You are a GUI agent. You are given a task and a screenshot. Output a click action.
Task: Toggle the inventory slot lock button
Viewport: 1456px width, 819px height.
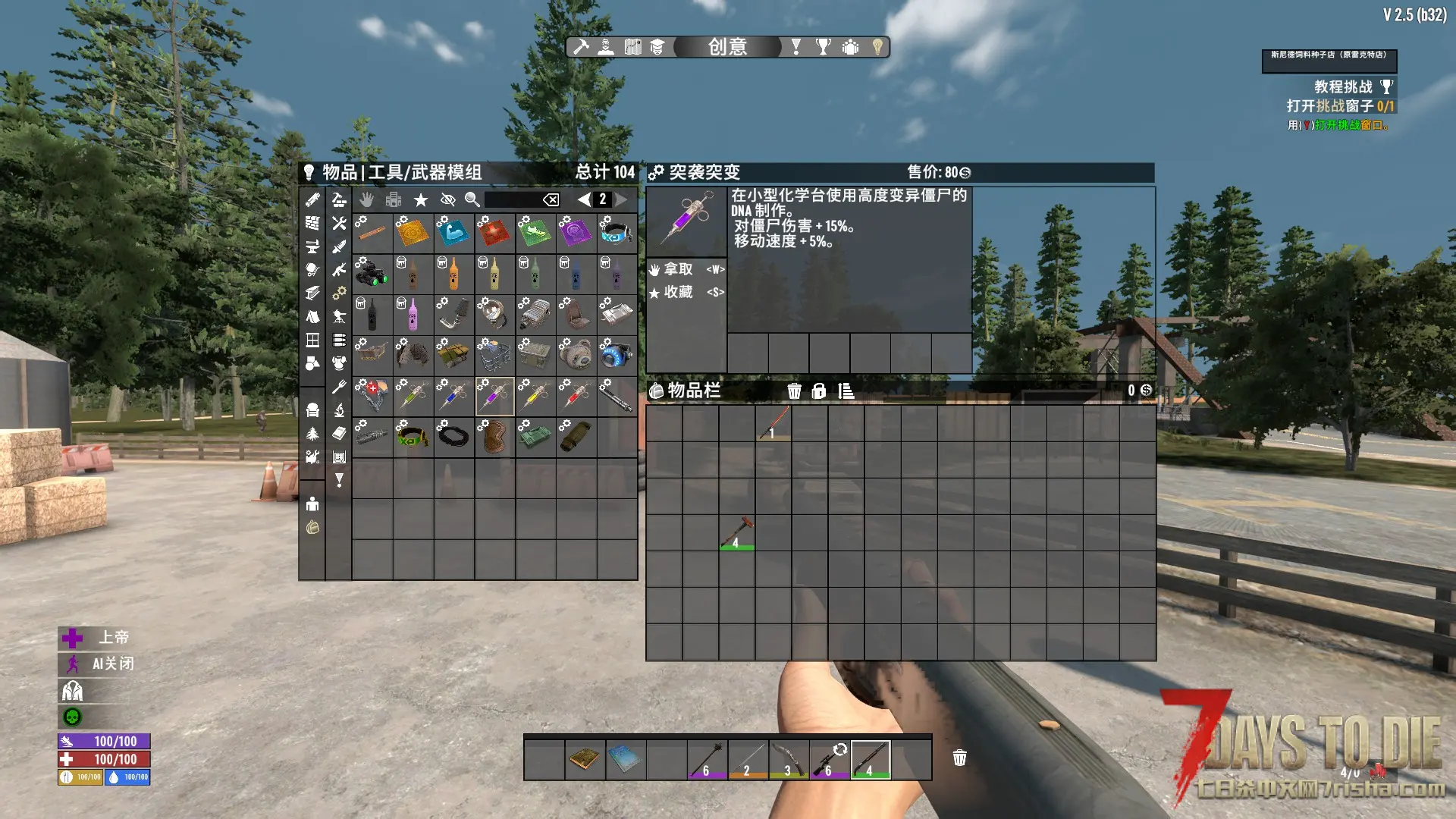(819, 391)
